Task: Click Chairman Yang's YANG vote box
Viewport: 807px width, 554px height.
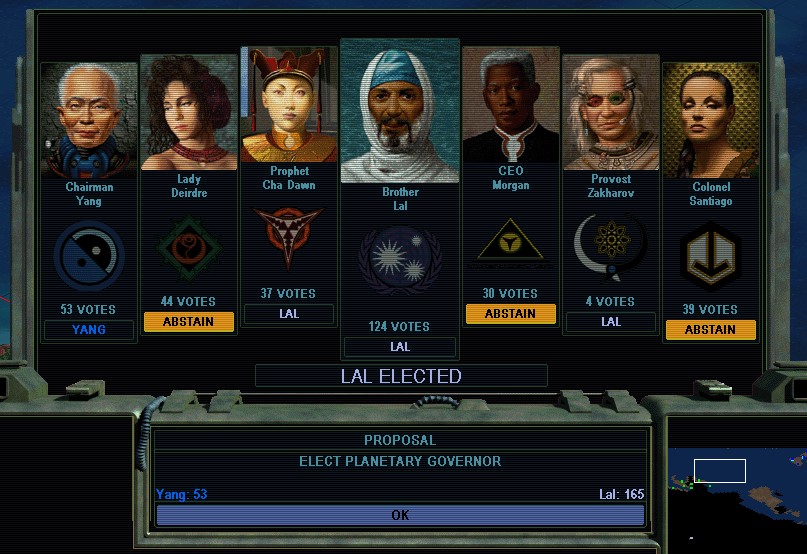Action: pyautogui.click(x=89, y=329)
